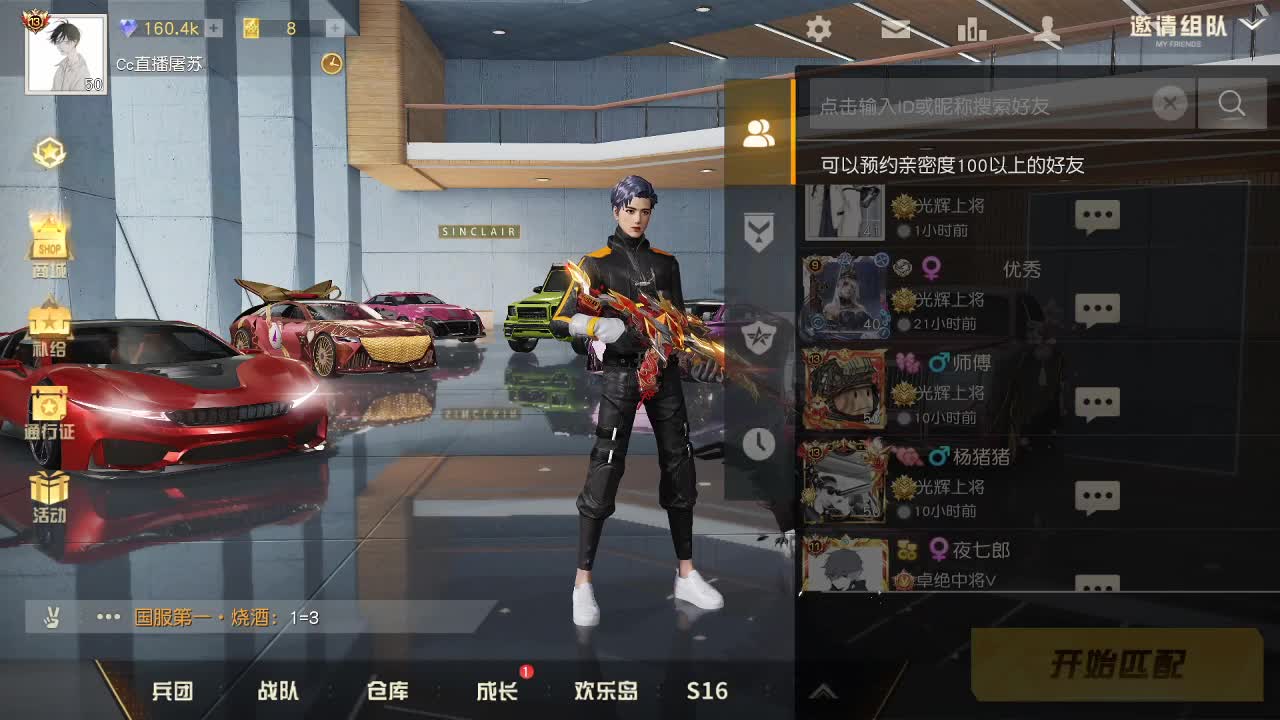This screenshot has width=1280, height=720.
Task: Open the stats leaderboard chart icon
Action: tap(972, 30)
